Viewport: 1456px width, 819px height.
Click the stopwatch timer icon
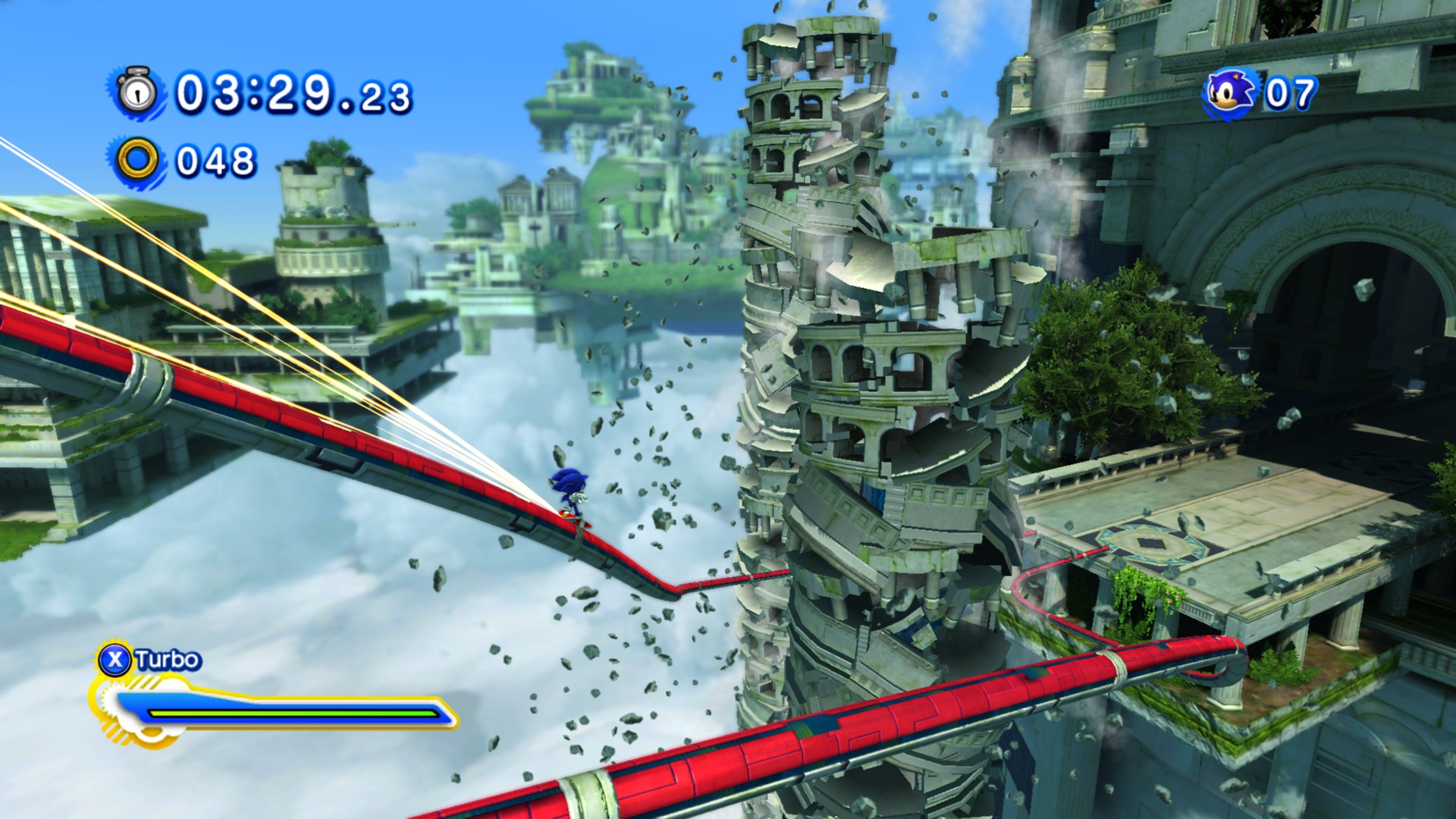[137, 93]
